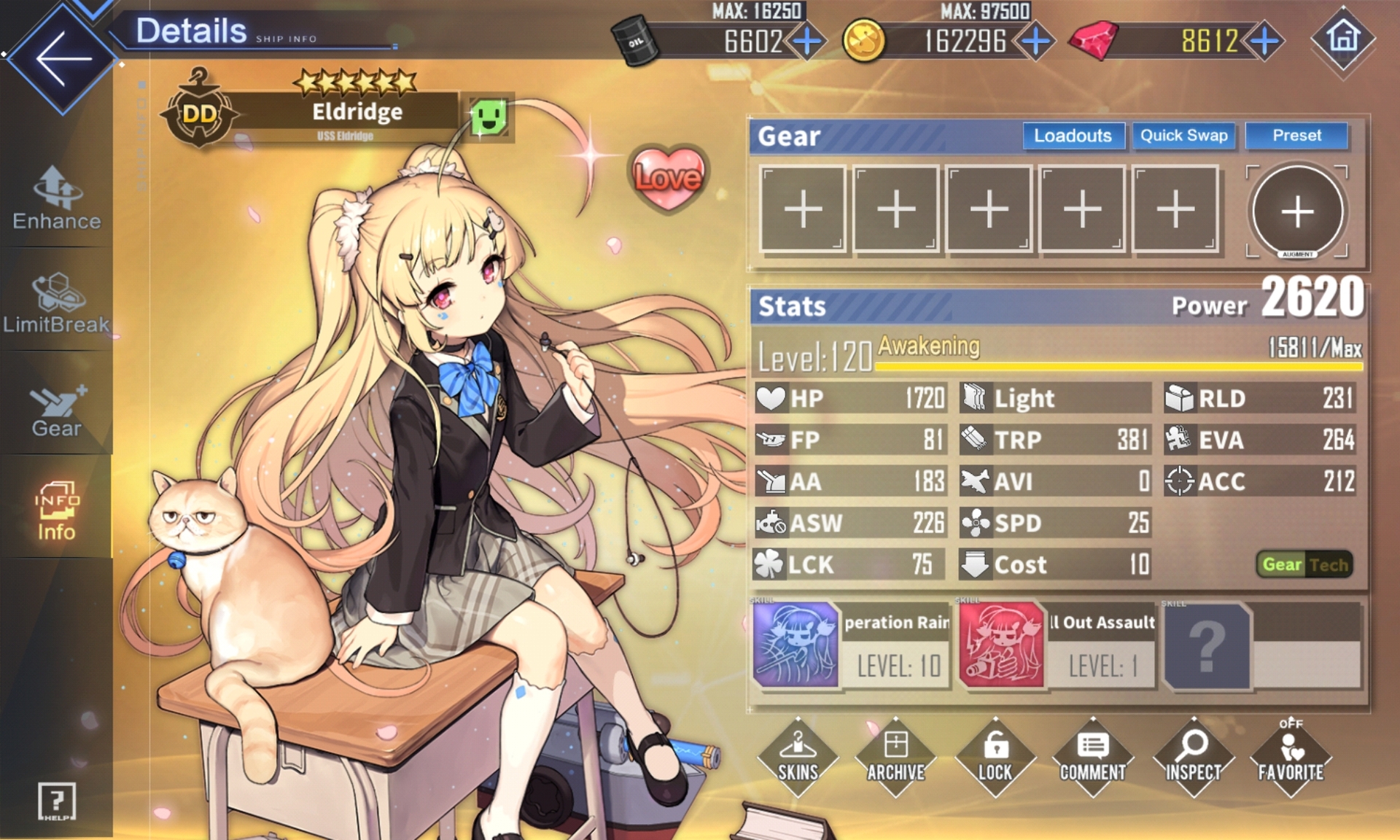The height and width of the screenshot is (840, 1400).
Task: Add more coins with the plus button
Action: coord(1035,41)
